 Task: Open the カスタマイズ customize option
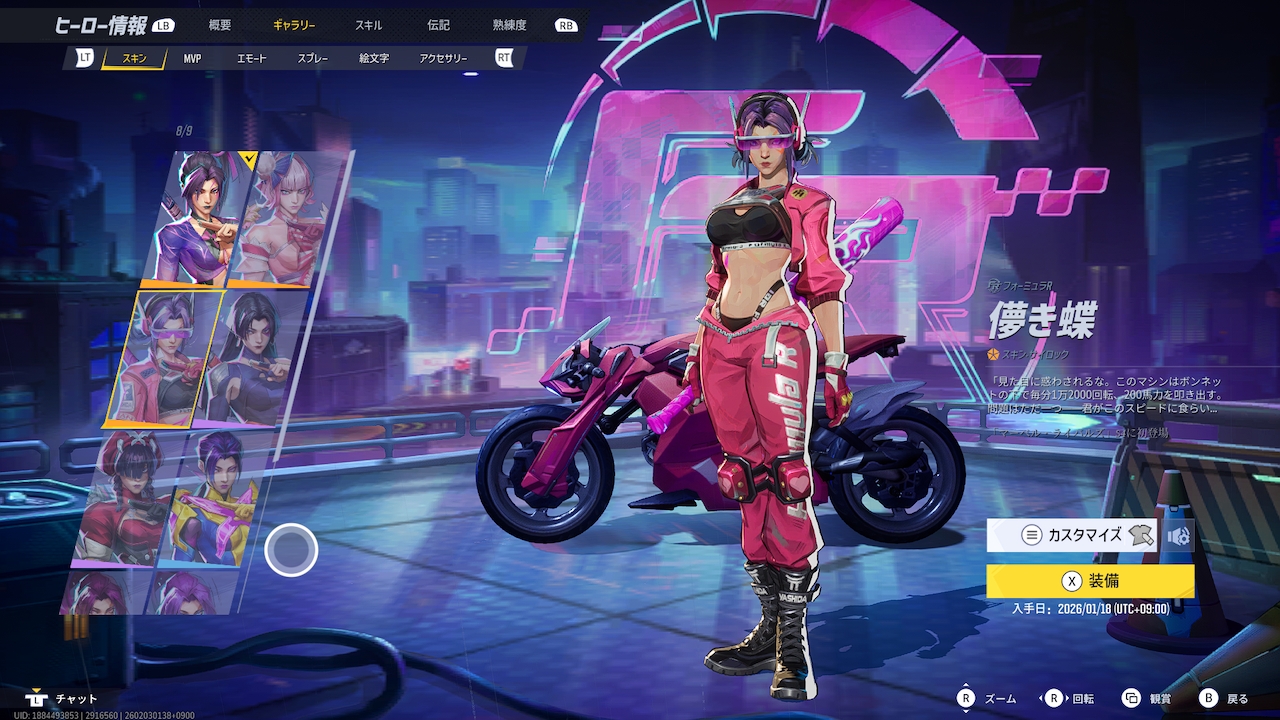1072,535
